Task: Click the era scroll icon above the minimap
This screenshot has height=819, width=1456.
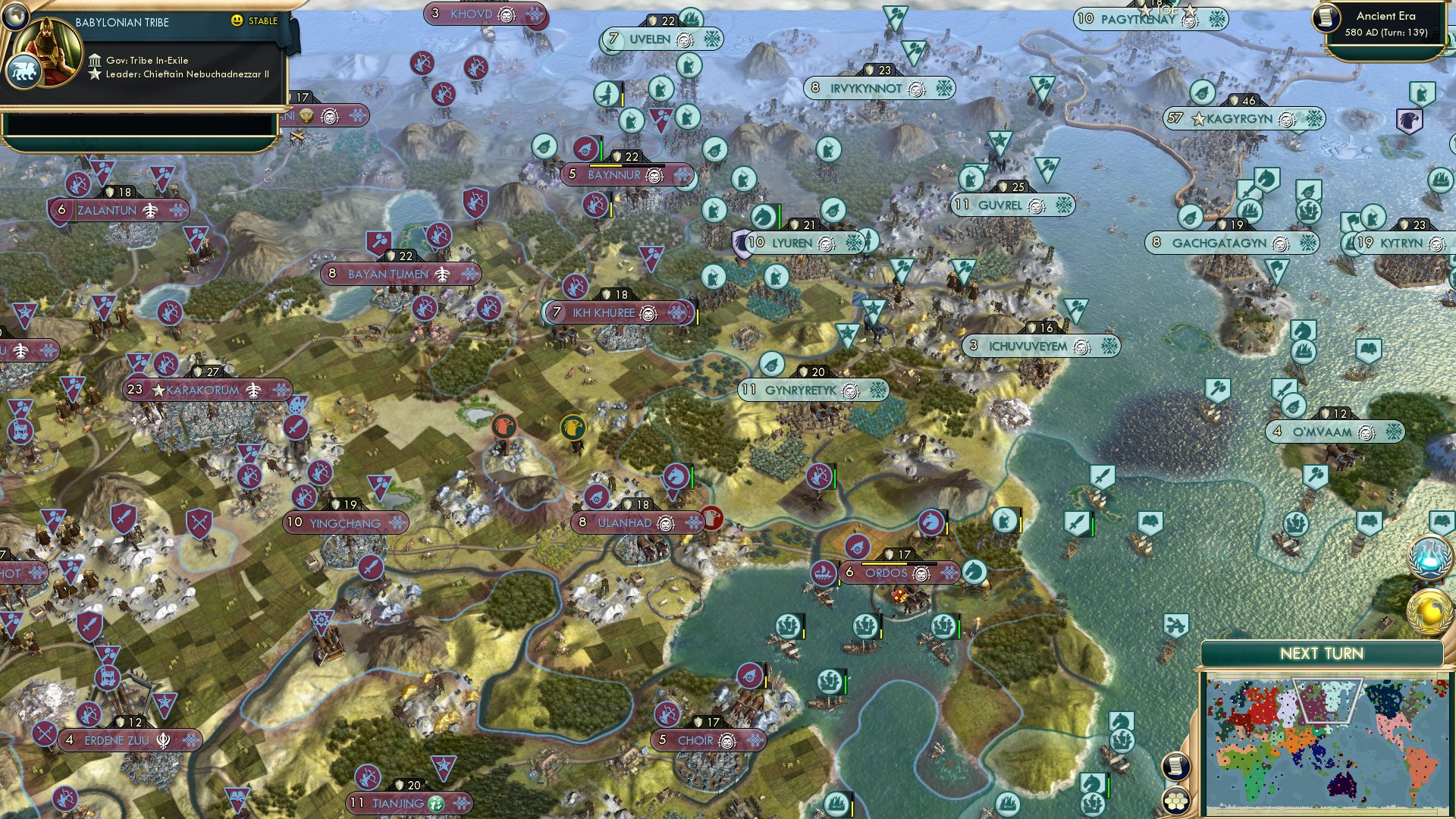Action: [1175, 767]
